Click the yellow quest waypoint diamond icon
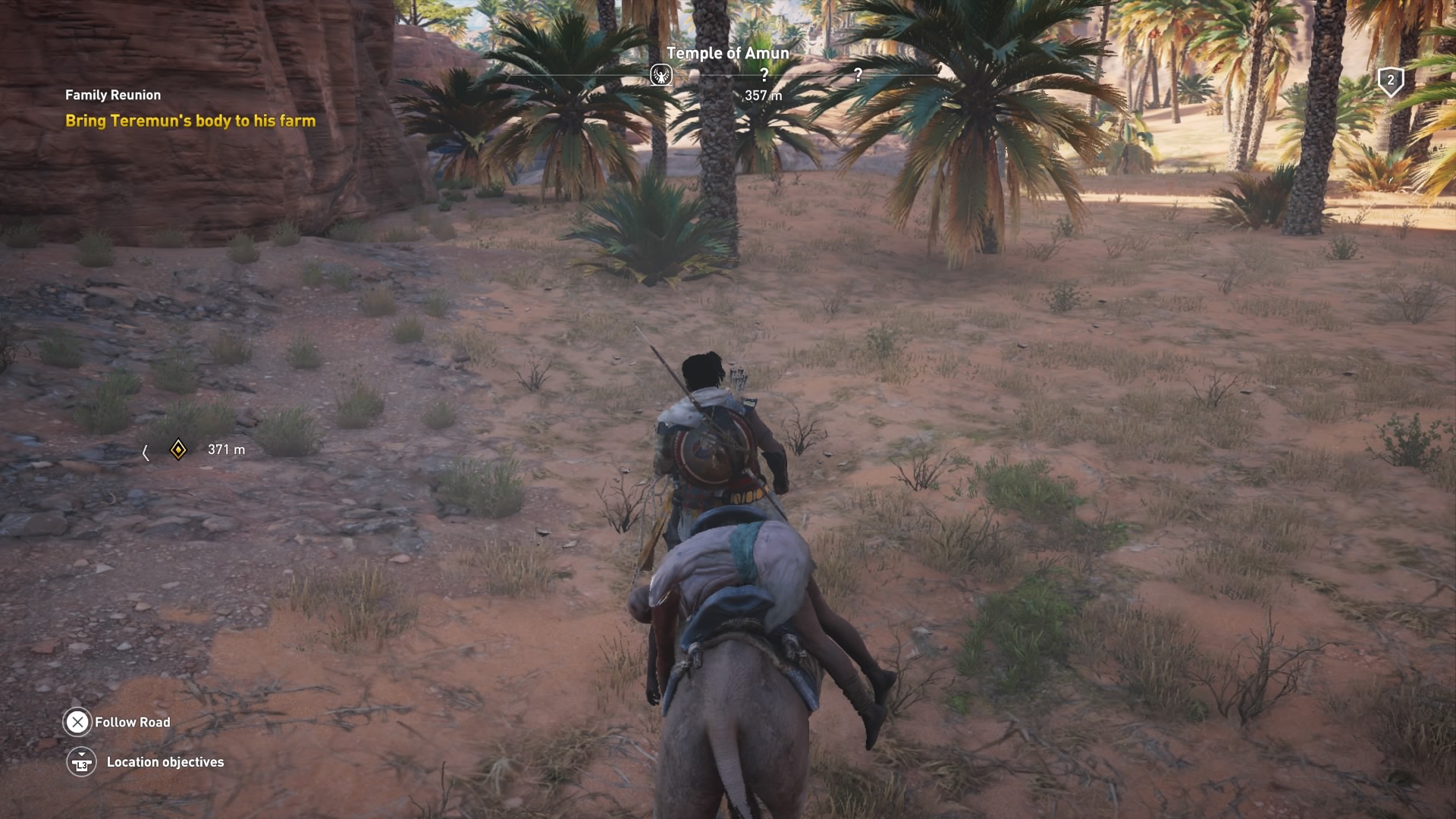The height and width of the screenshot is (819, 1456). (x=179, y=449)
